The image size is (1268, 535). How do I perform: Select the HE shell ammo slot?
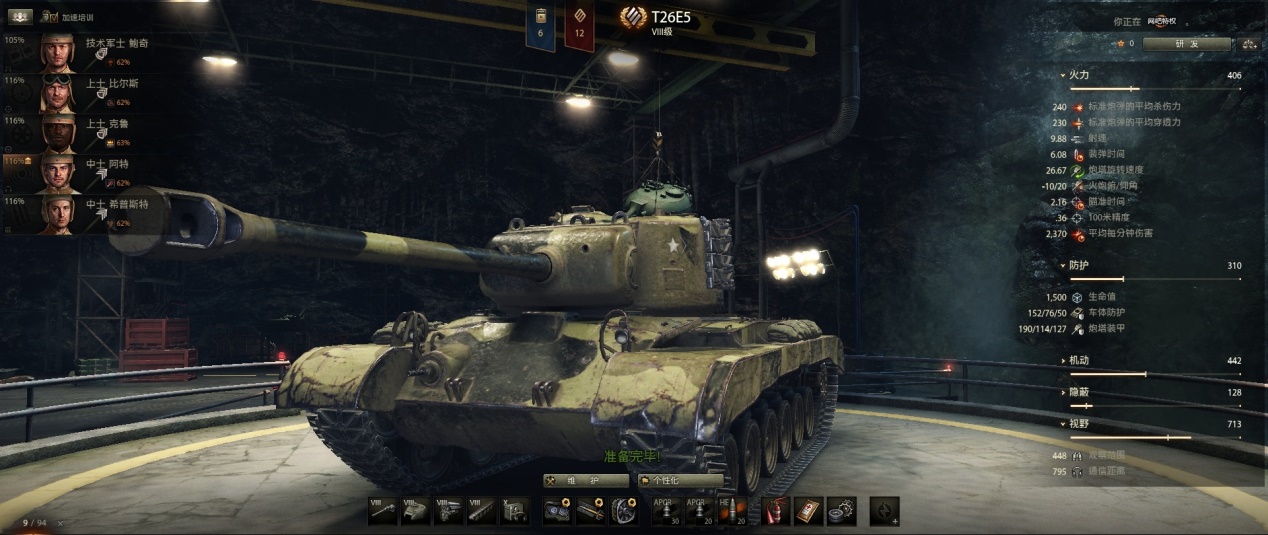tap(733, 510)
